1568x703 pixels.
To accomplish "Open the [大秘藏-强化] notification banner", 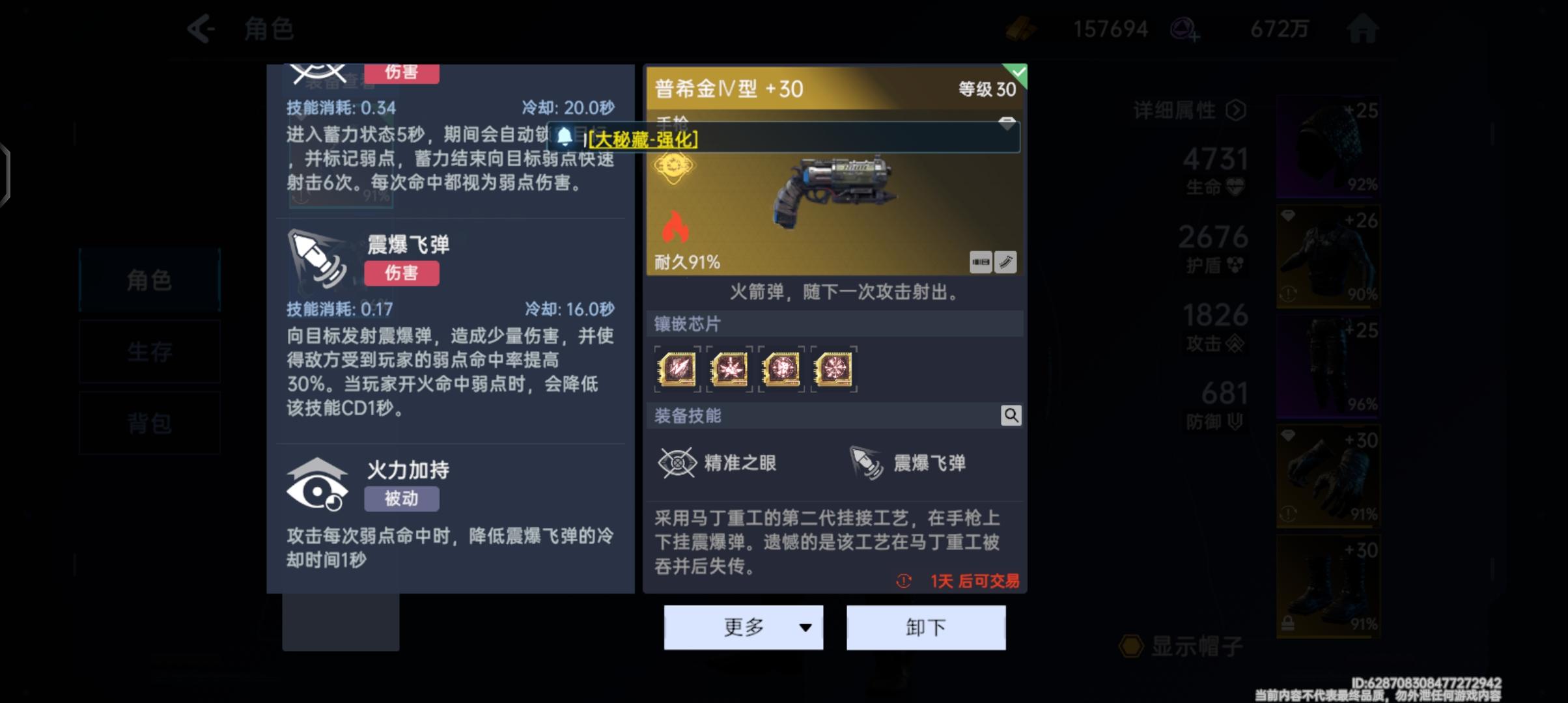I will 643,139.
